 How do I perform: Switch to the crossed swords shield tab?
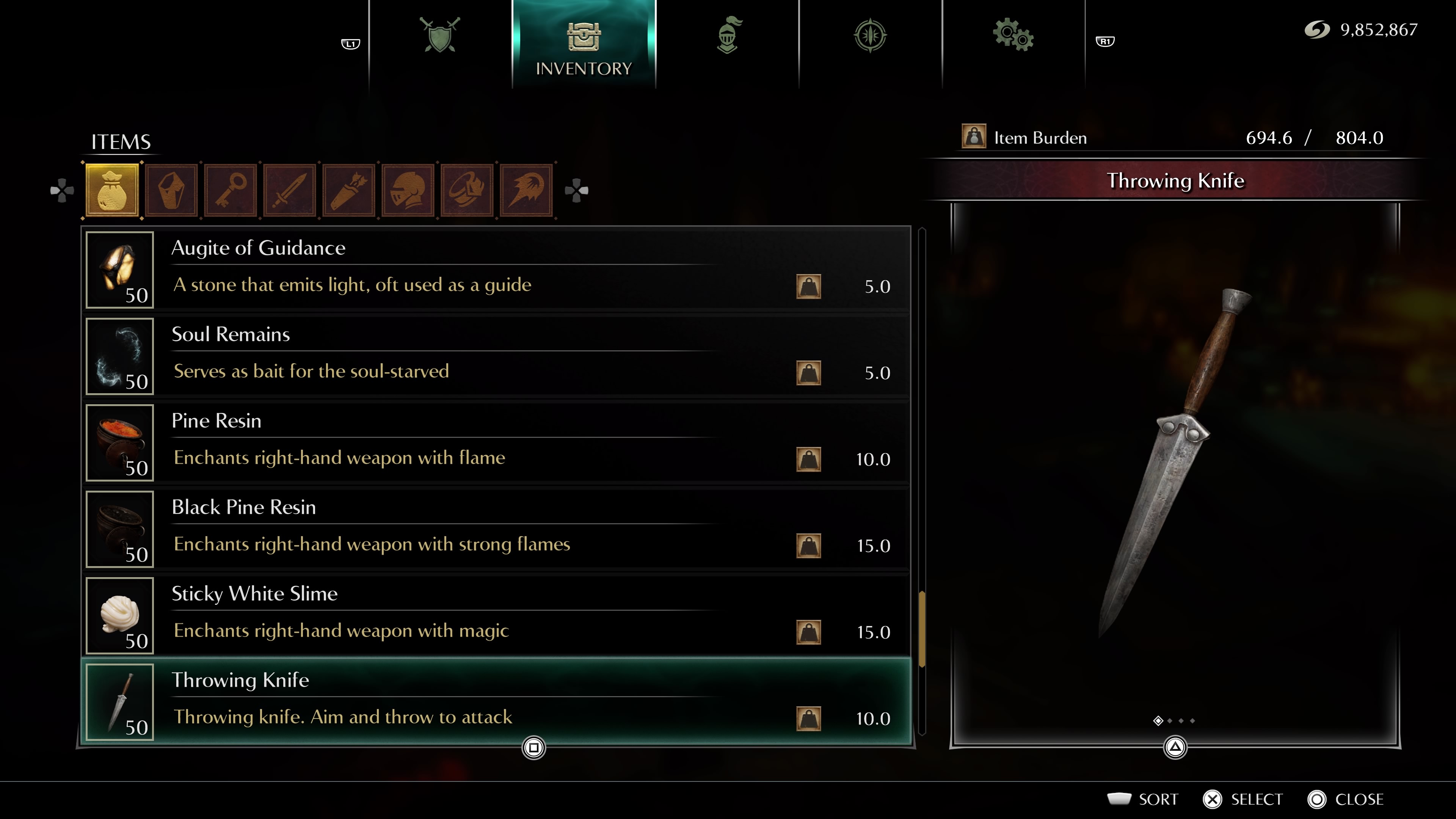tap(440, 35)
